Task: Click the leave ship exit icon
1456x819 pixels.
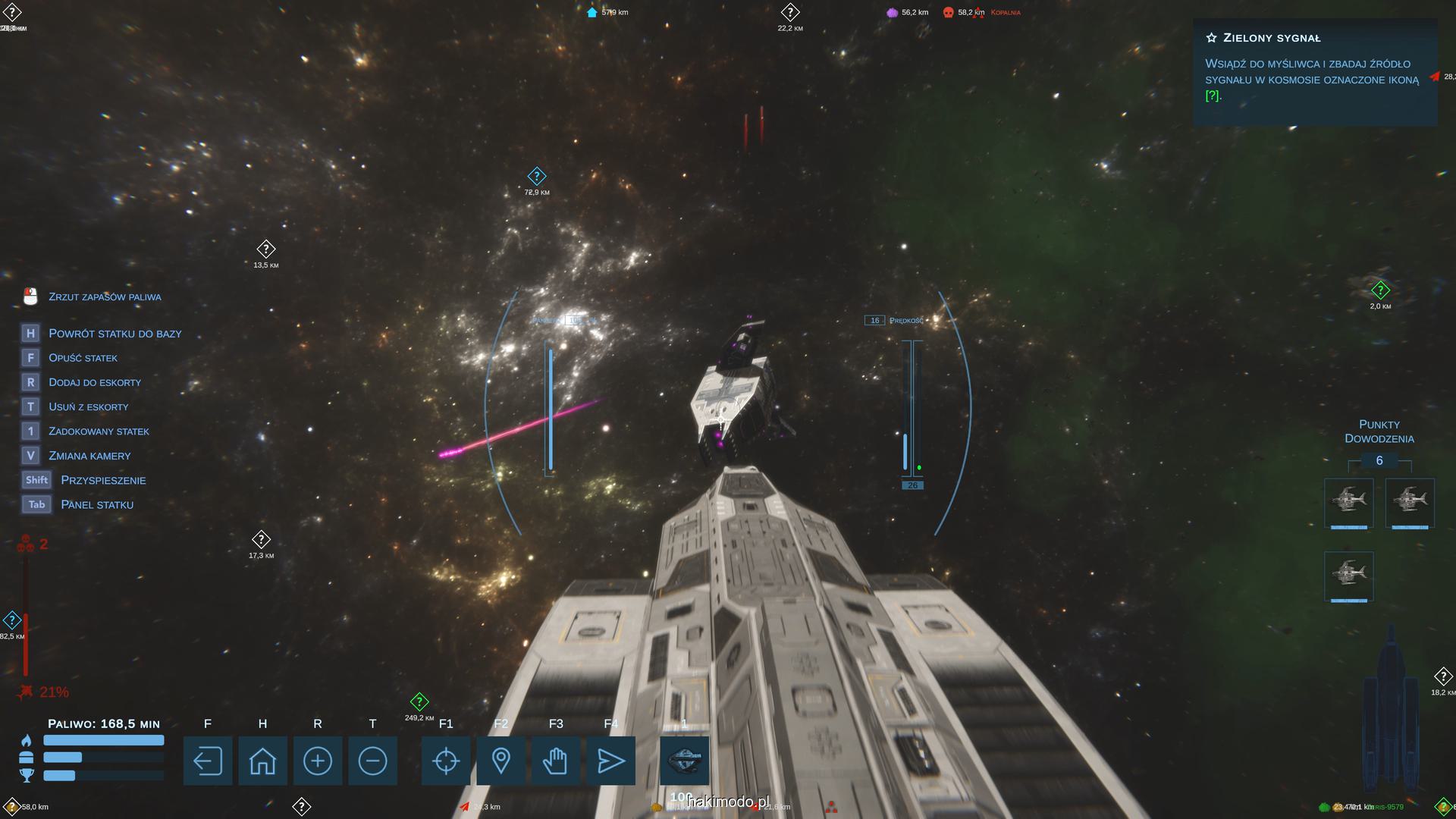Action: (207, 761)
